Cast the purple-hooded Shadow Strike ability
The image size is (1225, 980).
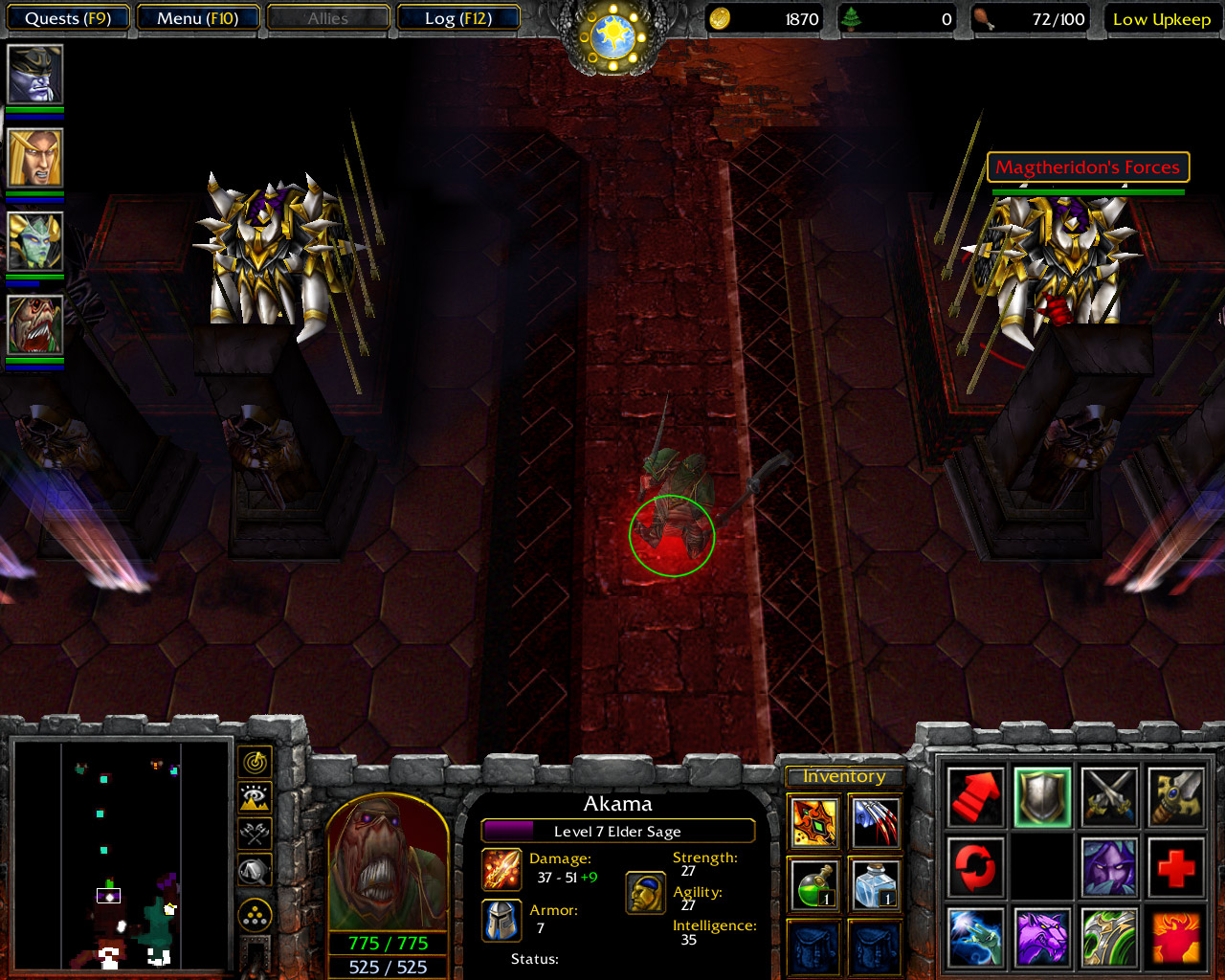point(1108,862)
